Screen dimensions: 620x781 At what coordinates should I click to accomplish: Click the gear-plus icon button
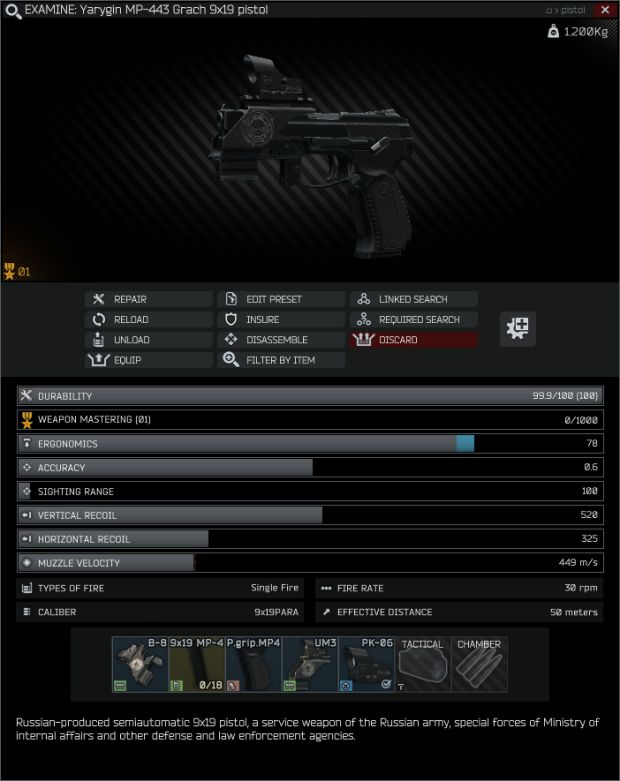518,328
